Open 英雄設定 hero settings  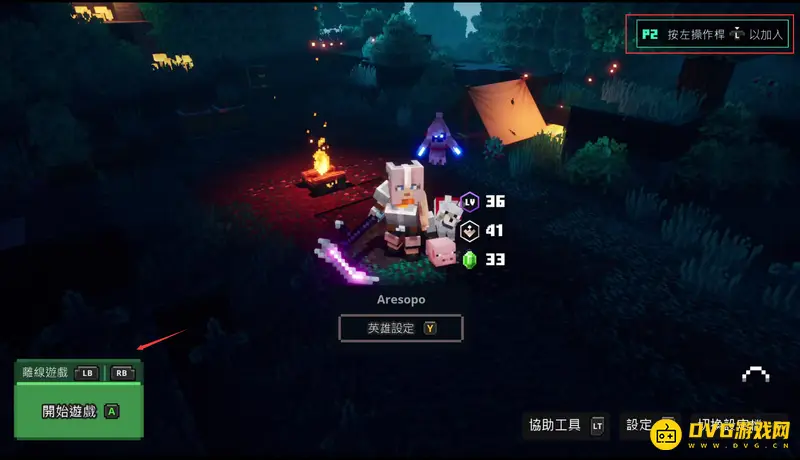click(x=400, y=327)
